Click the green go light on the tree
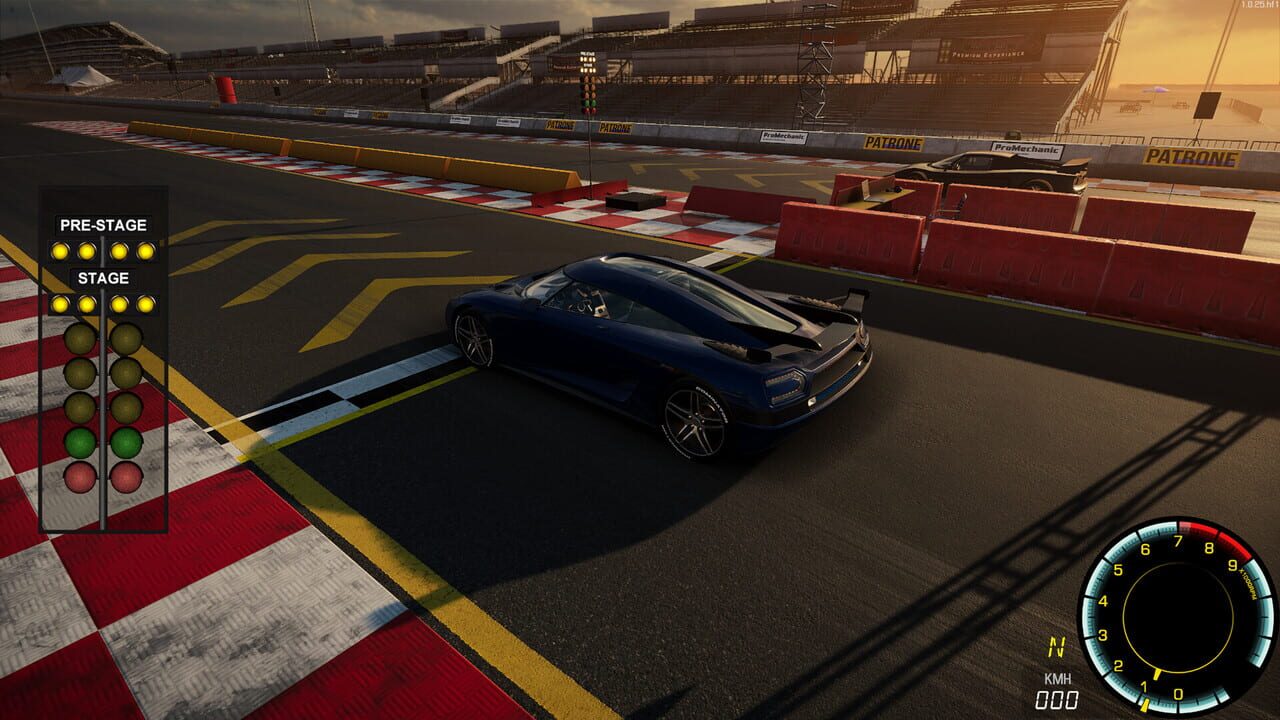 click(81, 440)
